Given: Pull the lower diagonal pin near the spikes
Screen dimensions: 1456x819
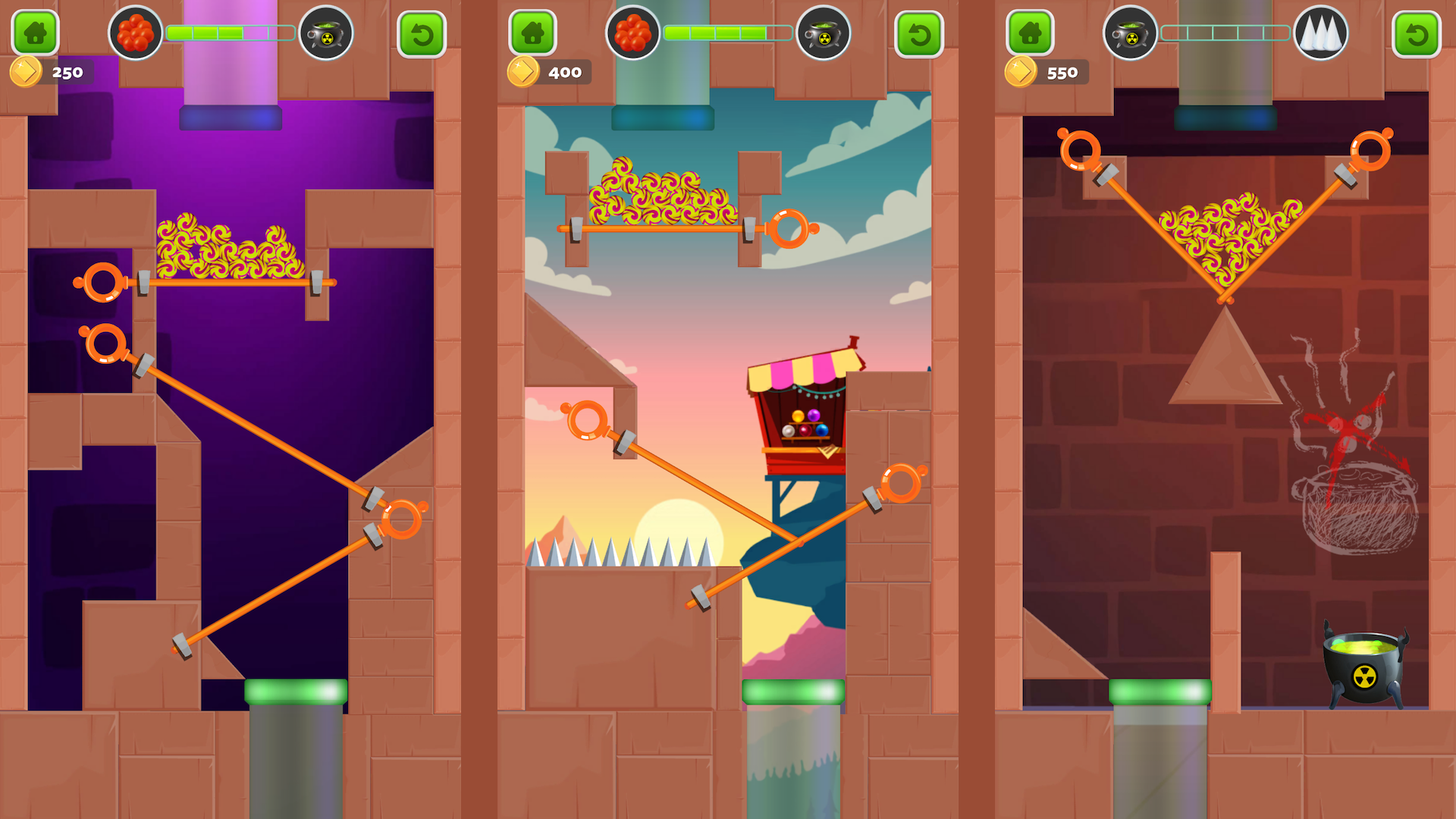Looking at the screenshot, I should tap(898, 480).
